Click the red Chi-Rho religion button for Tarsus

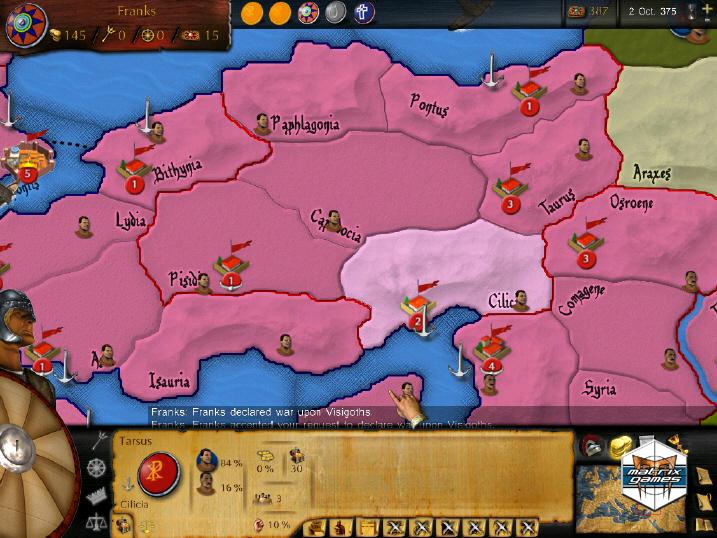click(x=159, y=470)
